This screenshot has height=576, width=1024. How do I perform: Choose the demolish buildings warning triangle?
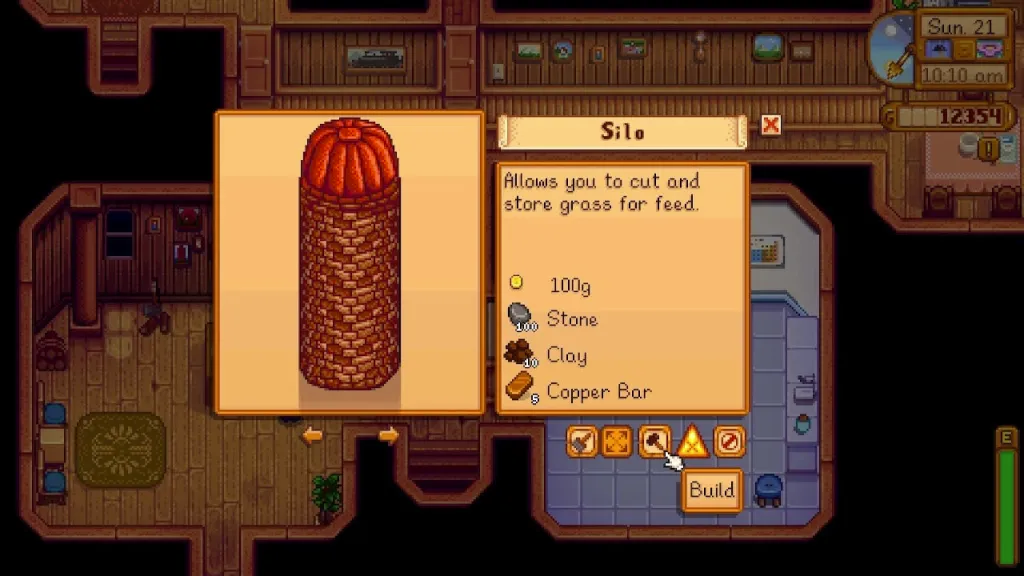click(692, 441)
